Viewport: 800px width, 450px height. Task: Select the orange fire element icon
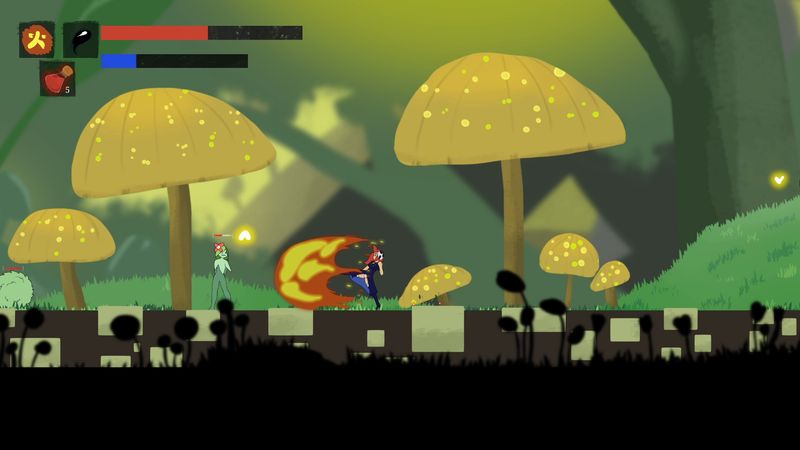click(37, 40)
